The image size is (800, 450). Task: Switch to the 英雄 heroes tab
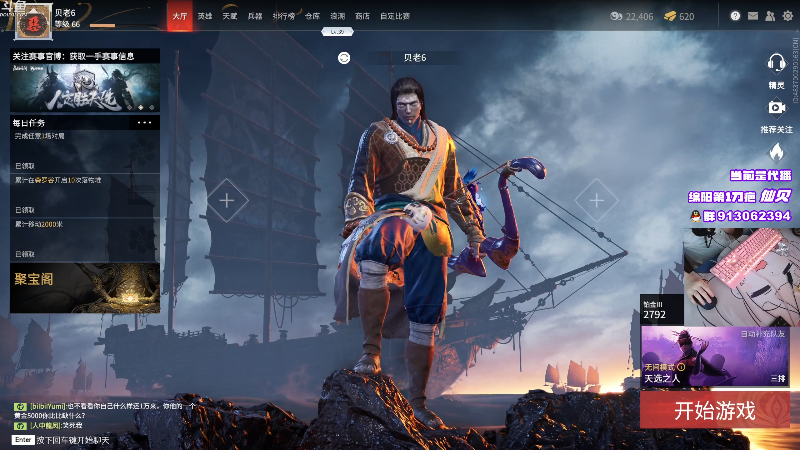[x=205, y=16]
